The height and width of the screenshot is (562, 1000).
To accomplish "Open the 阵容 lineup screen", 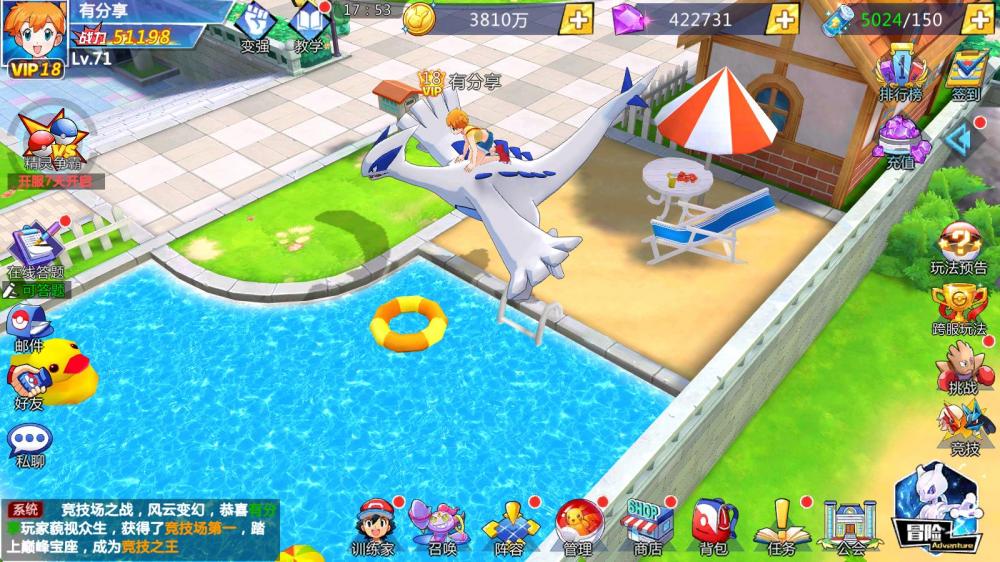I will (x=509, y=523).
